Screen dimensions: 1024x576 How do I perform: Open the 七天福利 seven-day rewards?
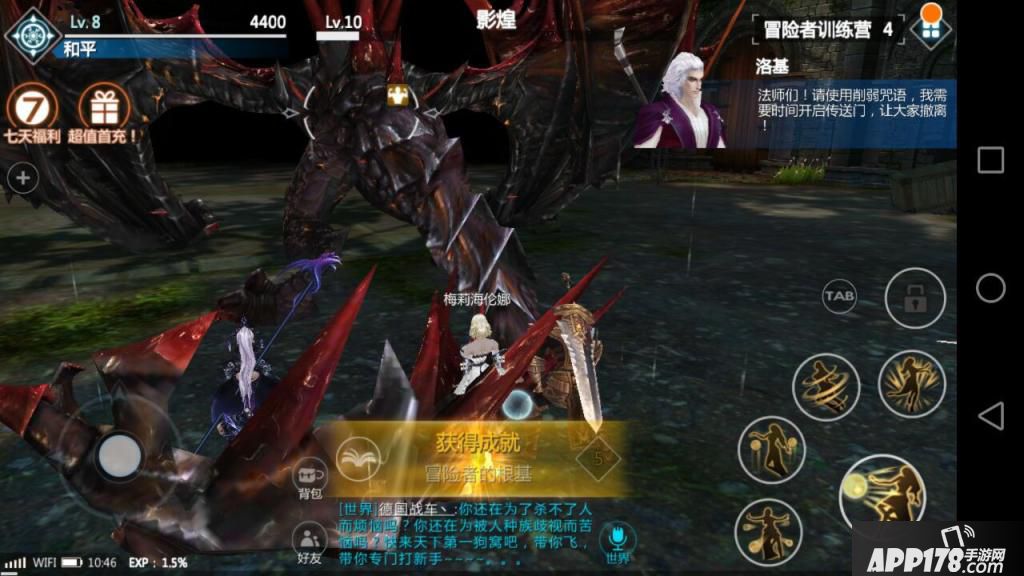coord(33,108)
